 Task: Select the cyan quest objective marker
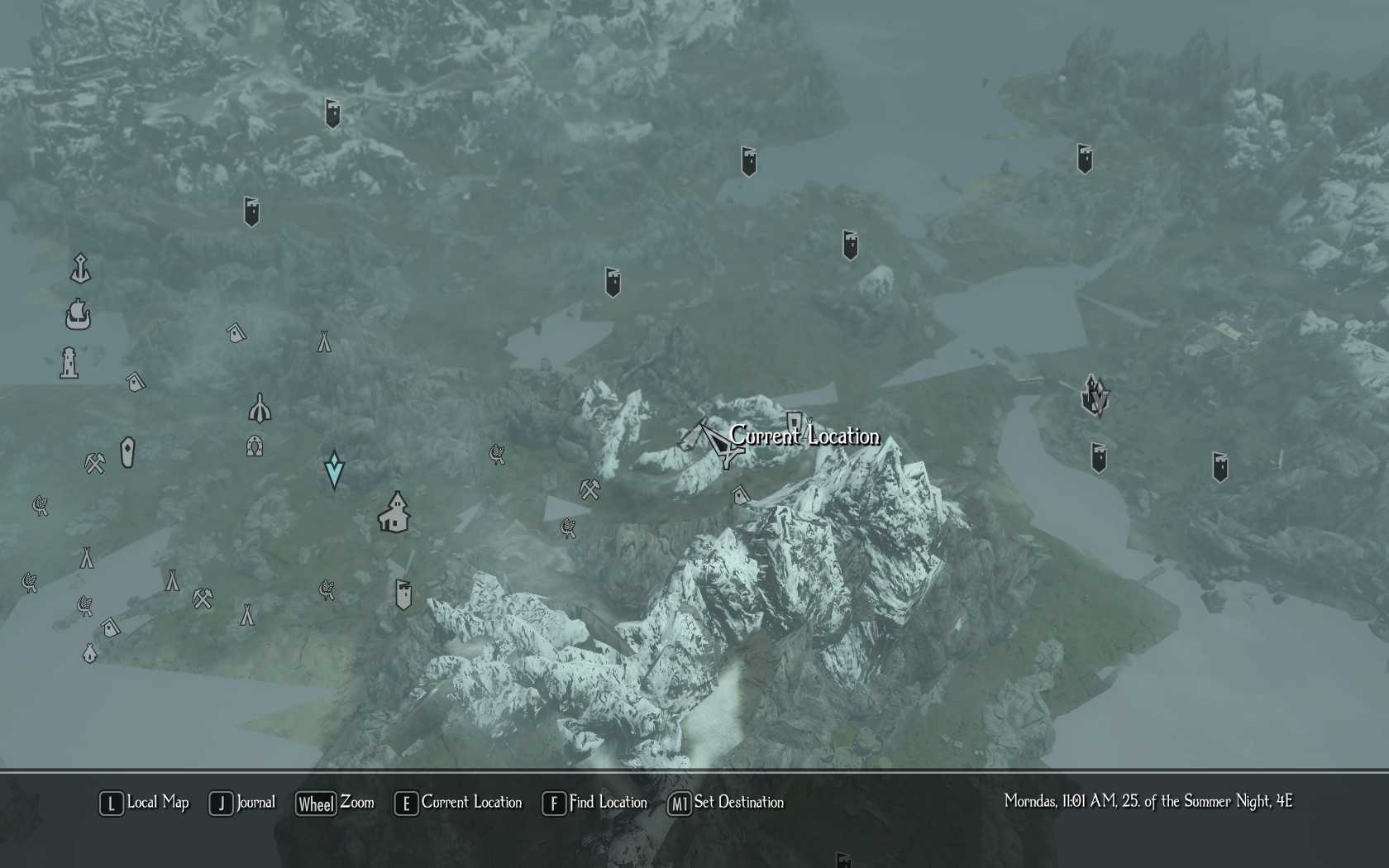[x=334, y=470]
